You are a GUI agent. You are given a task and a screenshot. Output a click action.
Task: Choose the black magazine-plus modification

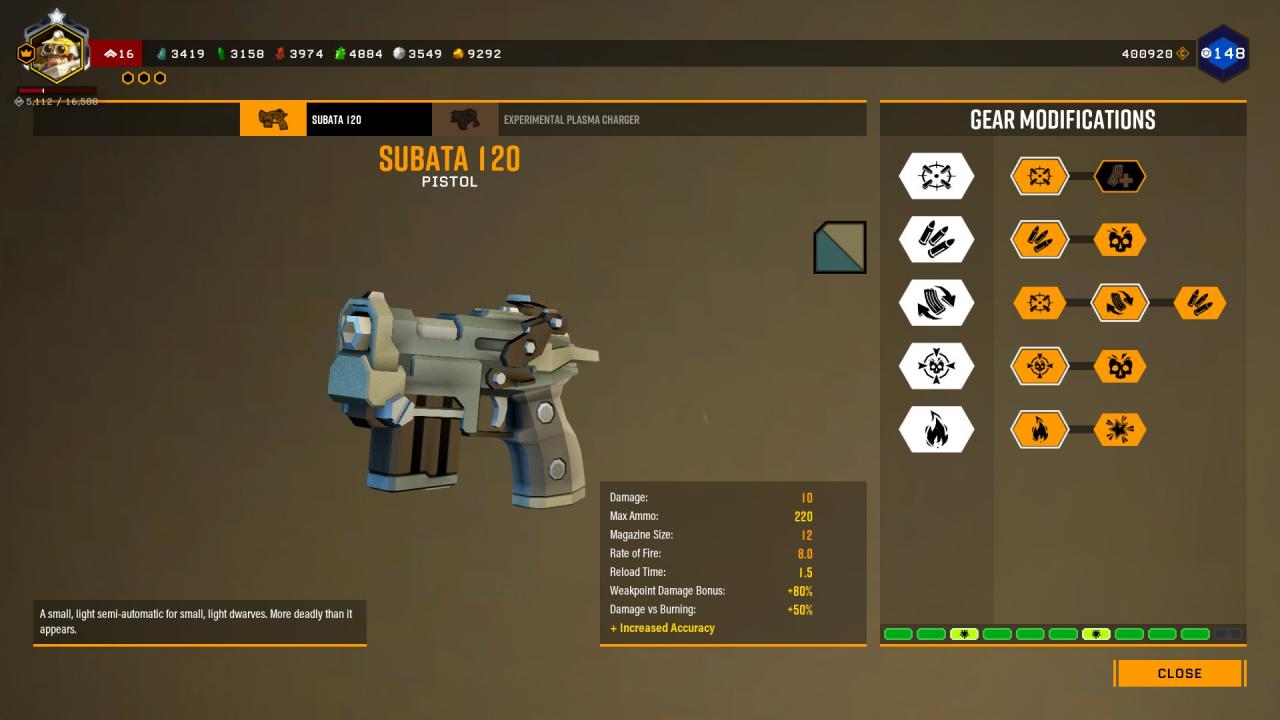[x=1119, y=177]
